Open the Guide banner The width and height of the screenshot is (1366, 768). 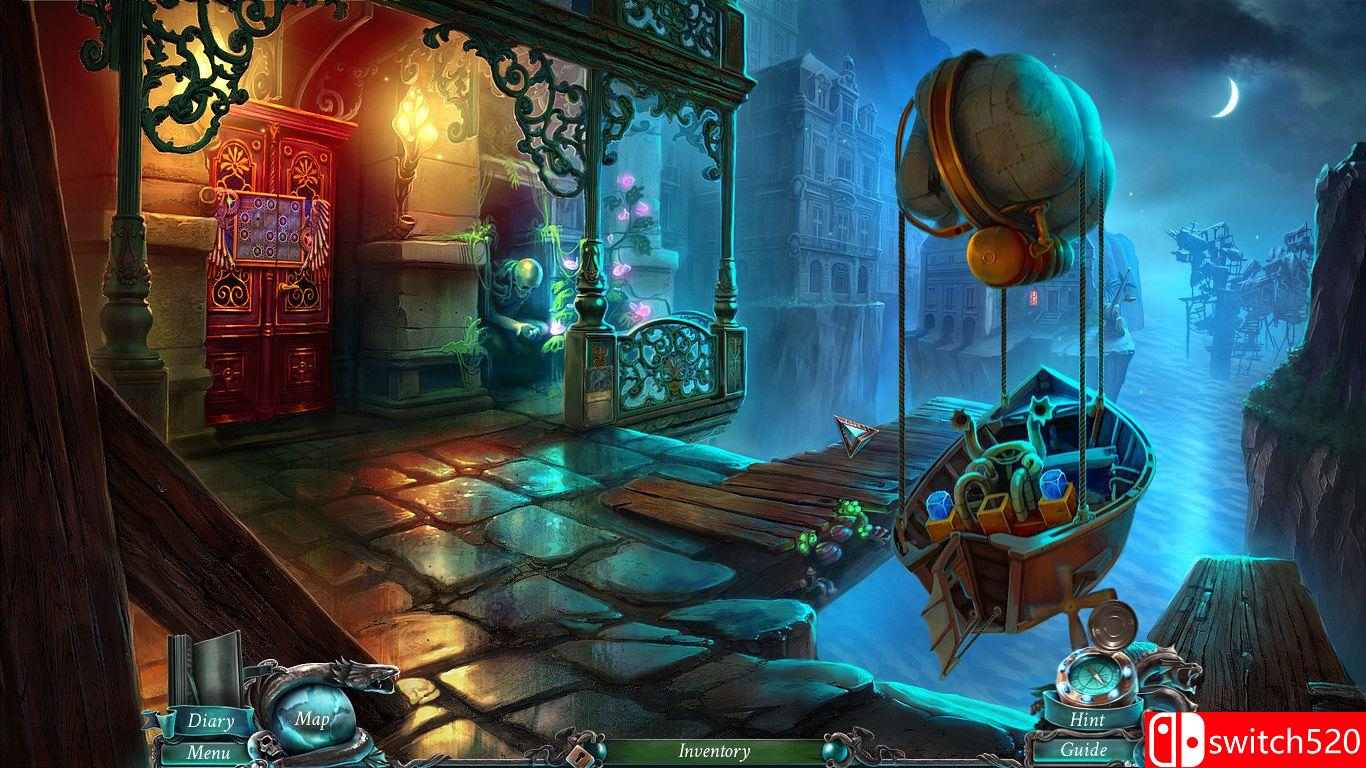1085,749
